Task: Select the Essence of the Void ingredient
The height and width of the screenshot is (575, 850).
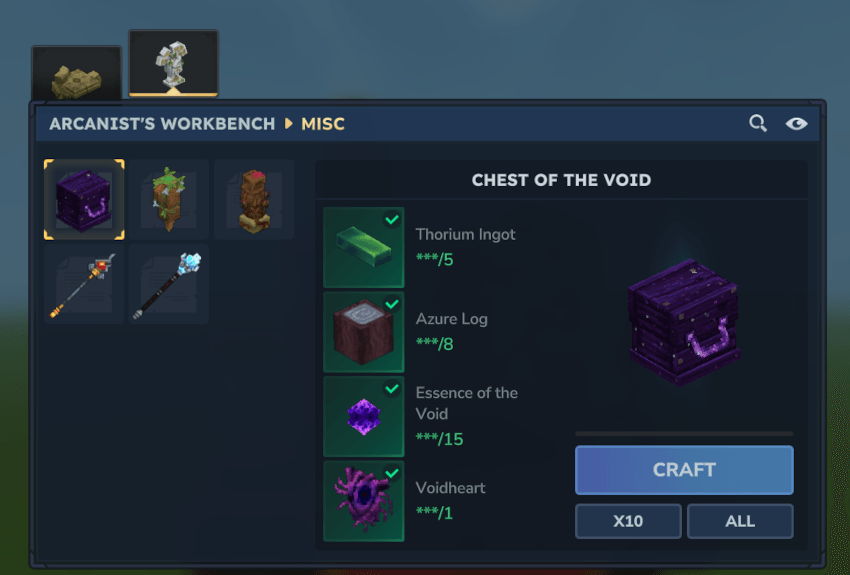Action: point(364,416)
